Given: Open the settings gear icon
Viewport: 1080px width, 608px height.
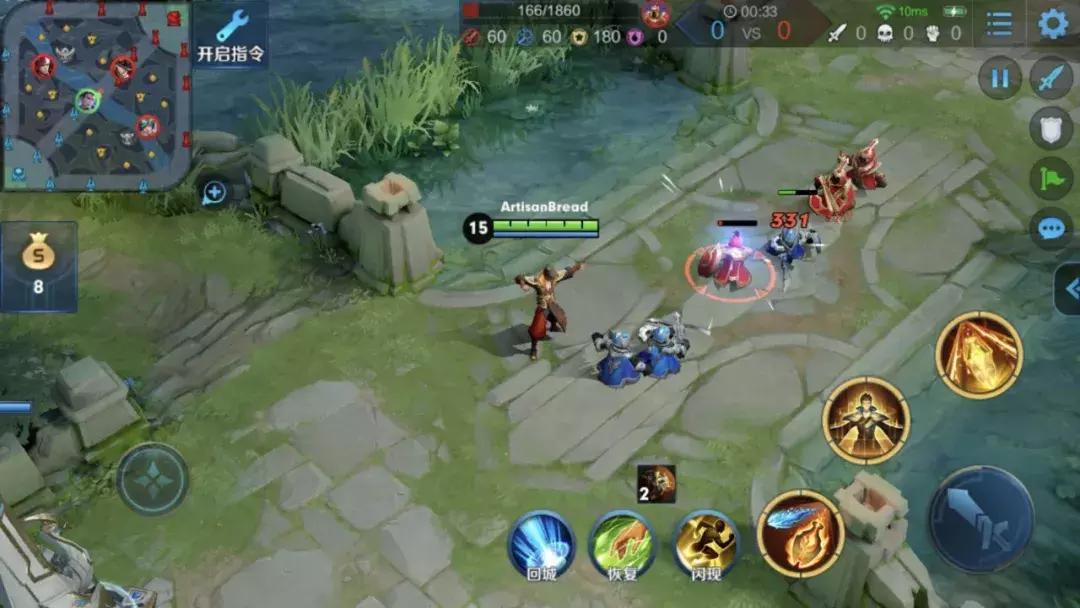Looking at the screenshot, I should point(1052,23).
